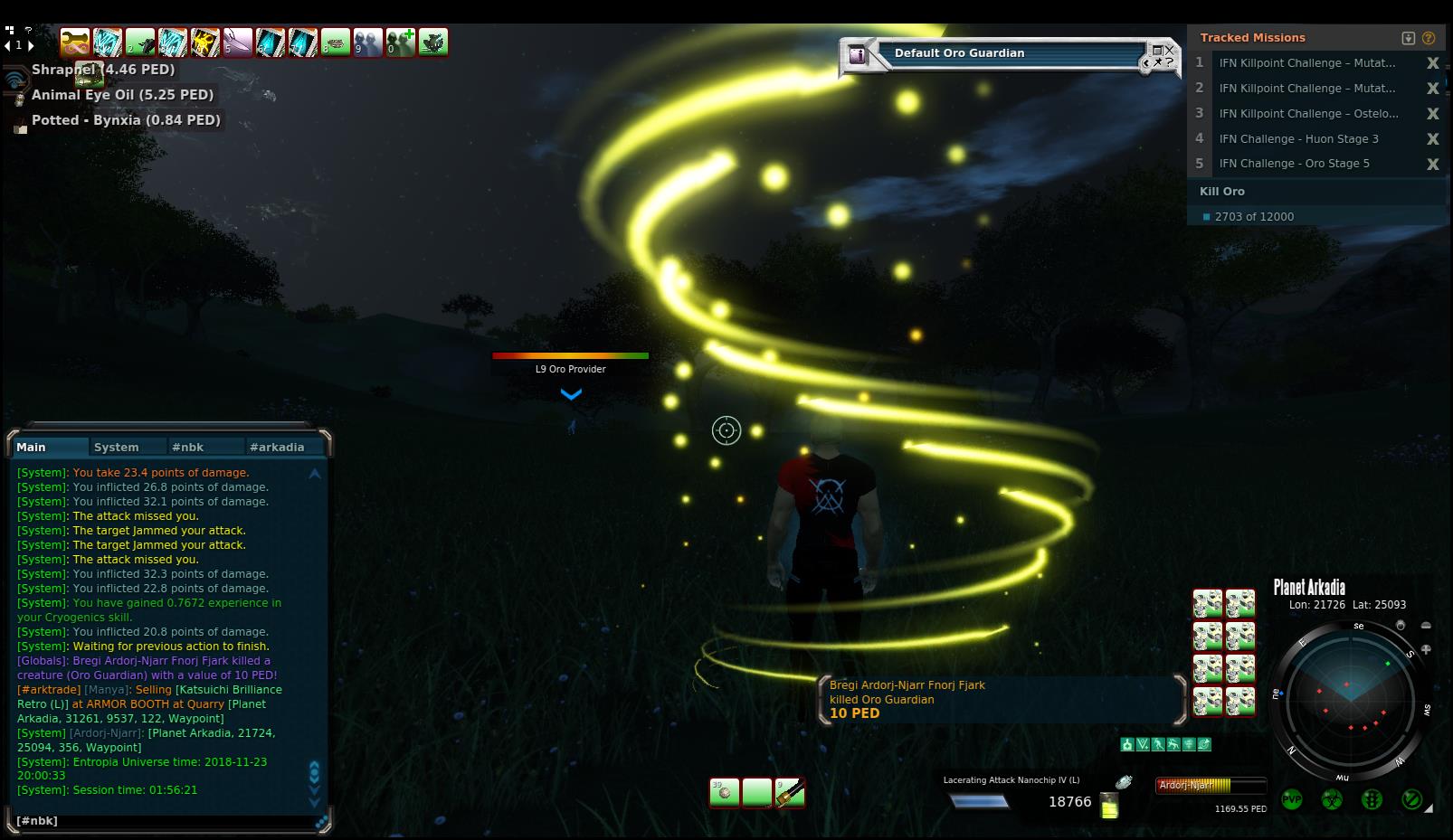Viewport: 1453px width, 840px height.
Task: Activate the yellow lightning hotbar slot
Action: tap(205, 42)
